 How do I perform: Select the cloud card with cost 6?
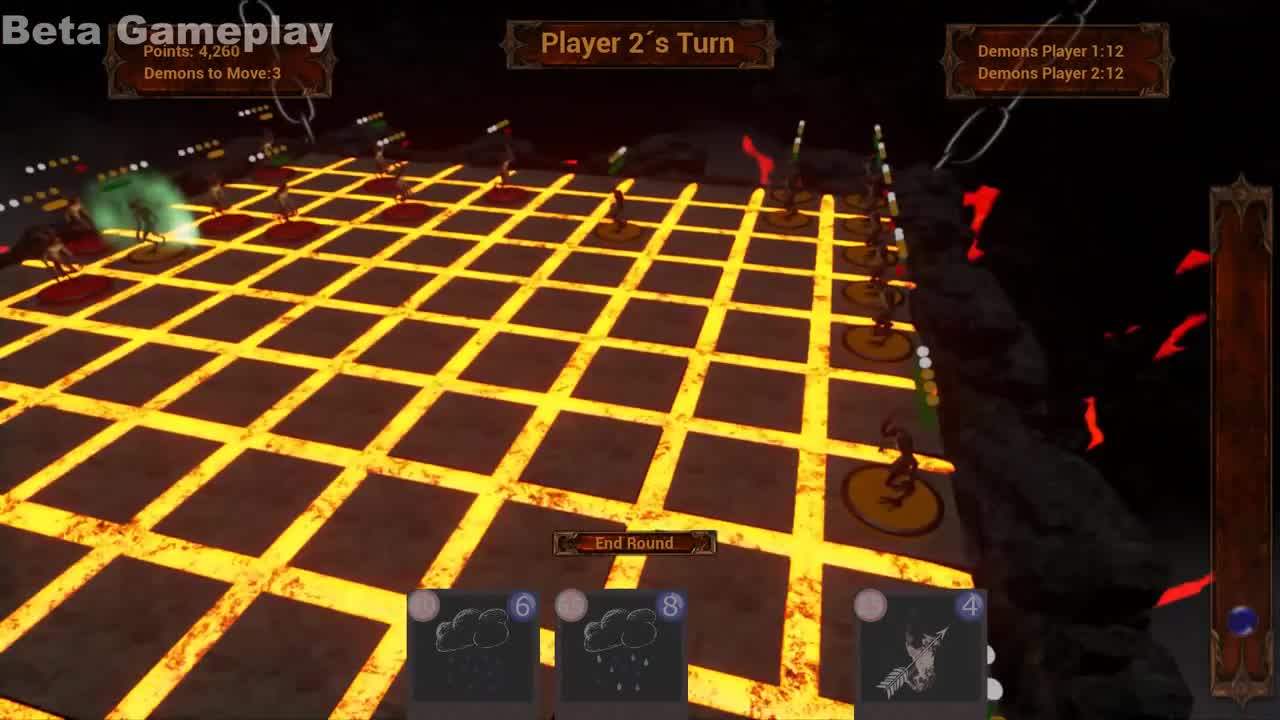click(x=470, y=648)
